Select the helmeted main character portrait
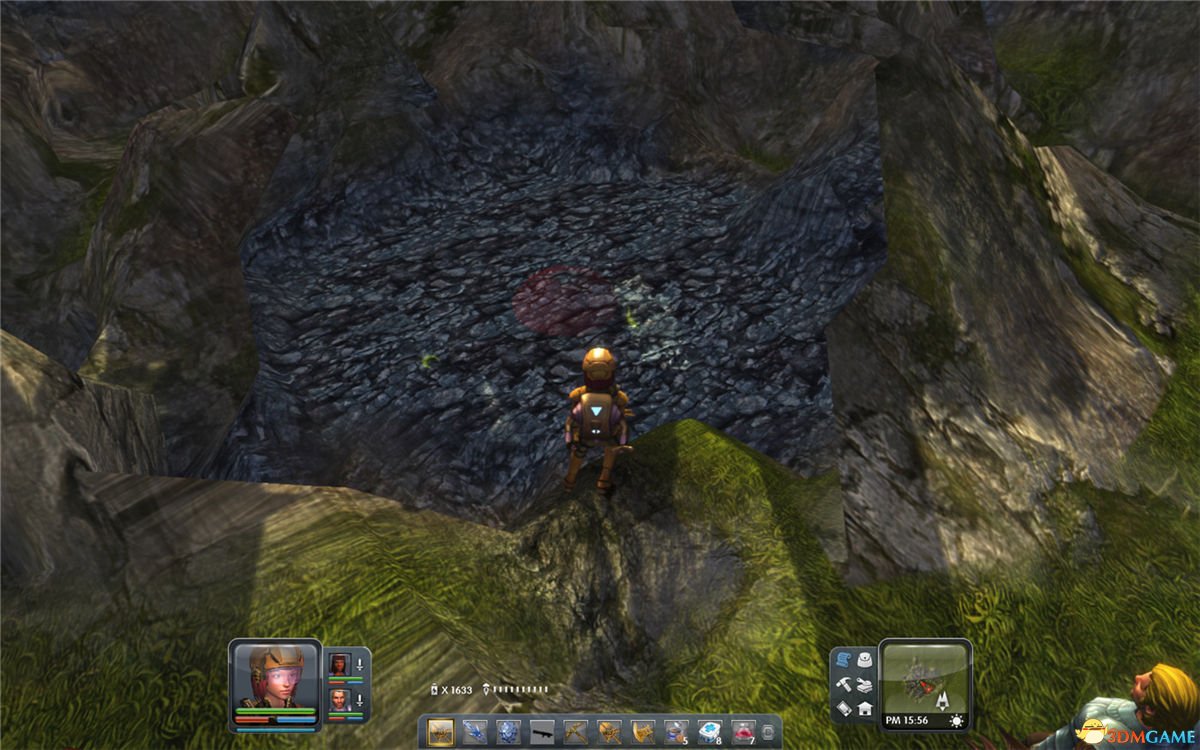Screen dimensions: 1200x750 (274, 674)
